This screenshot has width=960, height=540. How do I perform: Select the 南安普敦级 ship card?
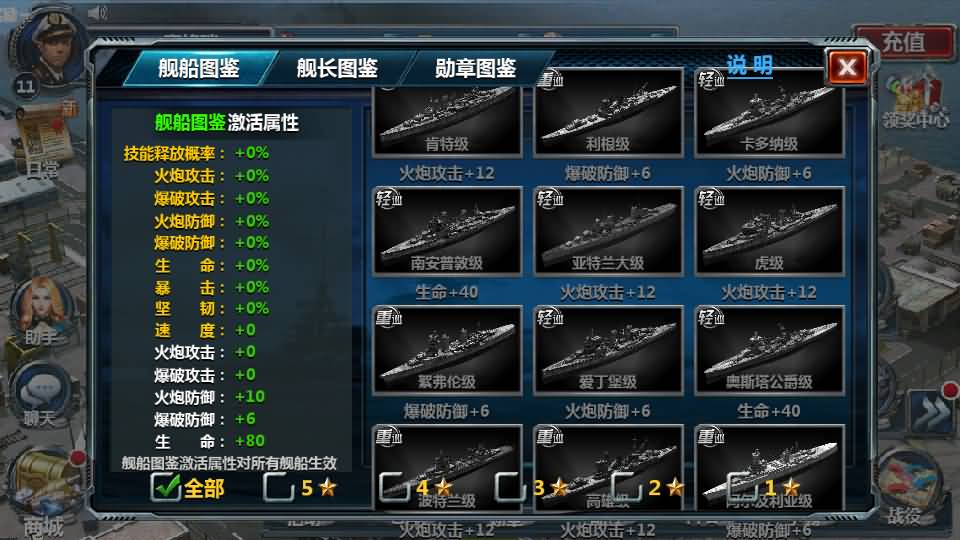(x=447, y=231)
